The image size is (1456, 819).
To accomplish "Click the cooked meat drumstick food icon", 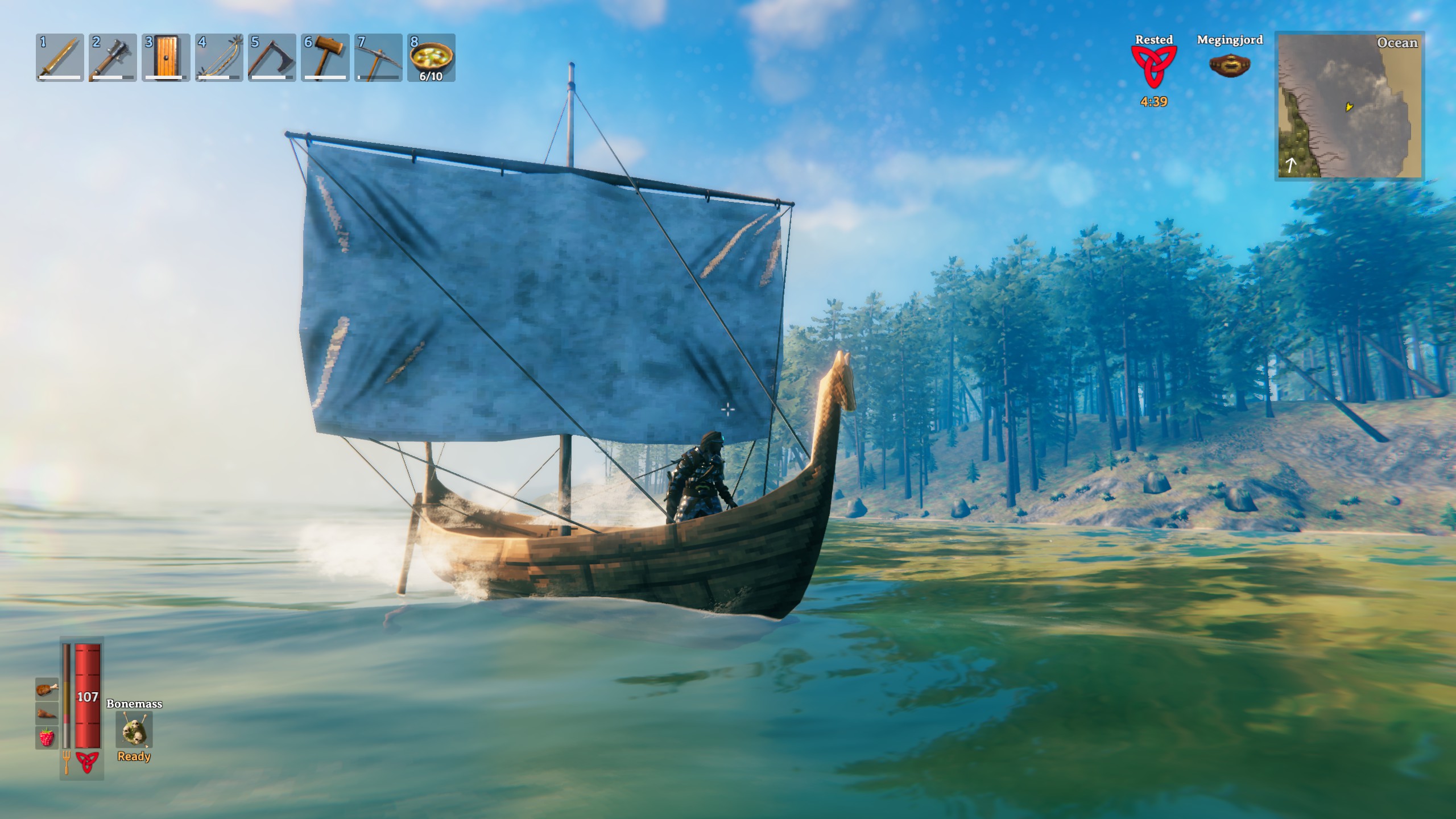I will pyautogui.click(x=47, y=689).
